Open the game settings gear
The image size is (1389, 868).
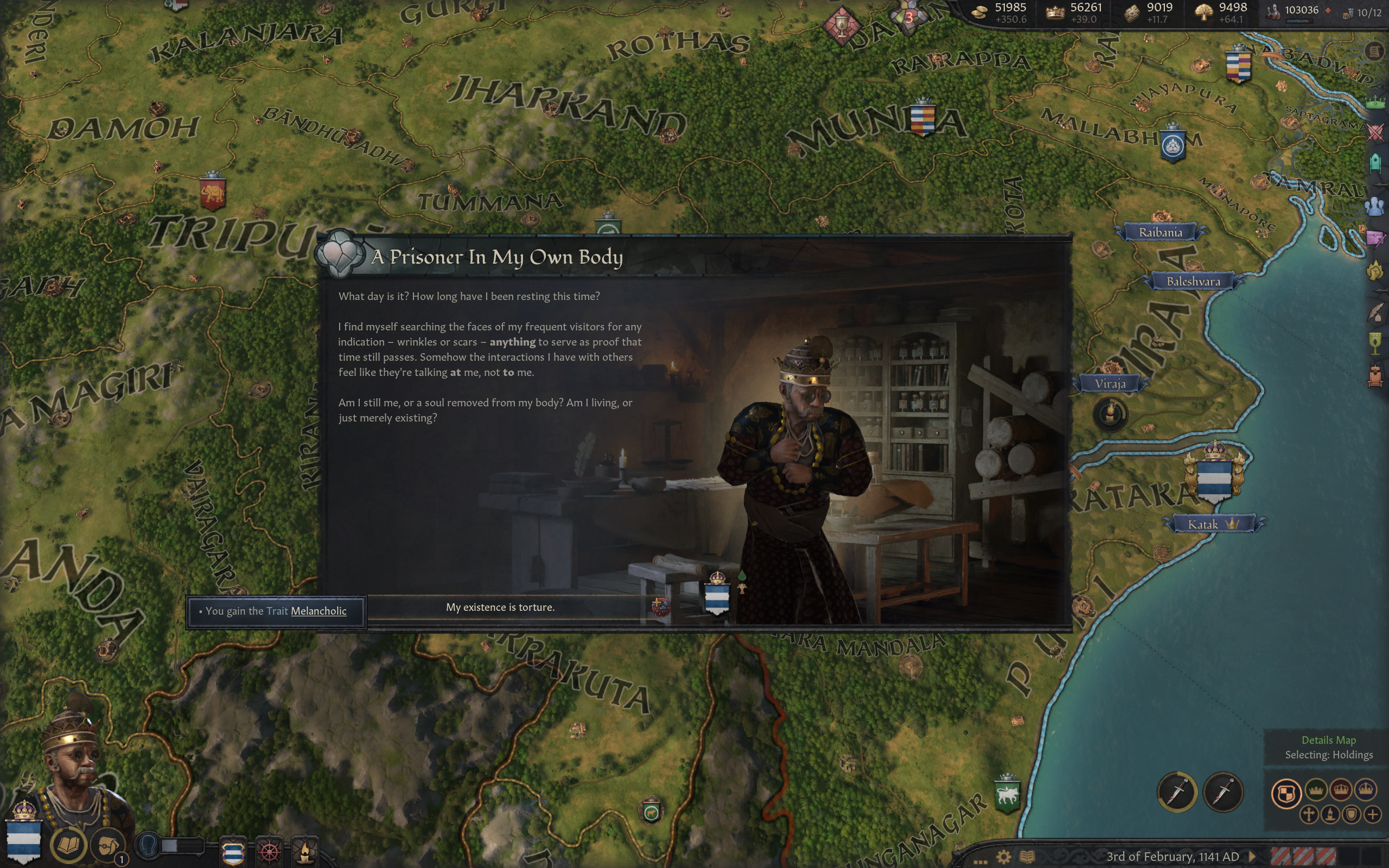[1003, 857]
